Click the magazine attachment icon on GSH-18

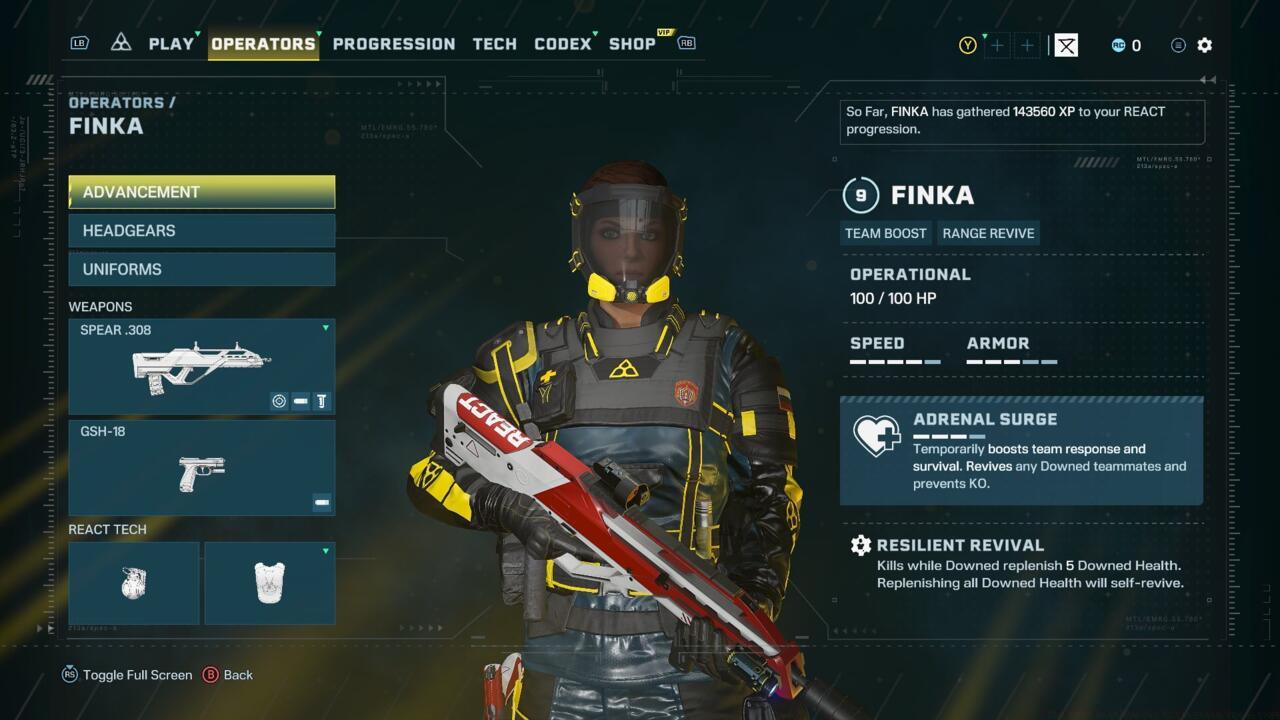(321, 503)
